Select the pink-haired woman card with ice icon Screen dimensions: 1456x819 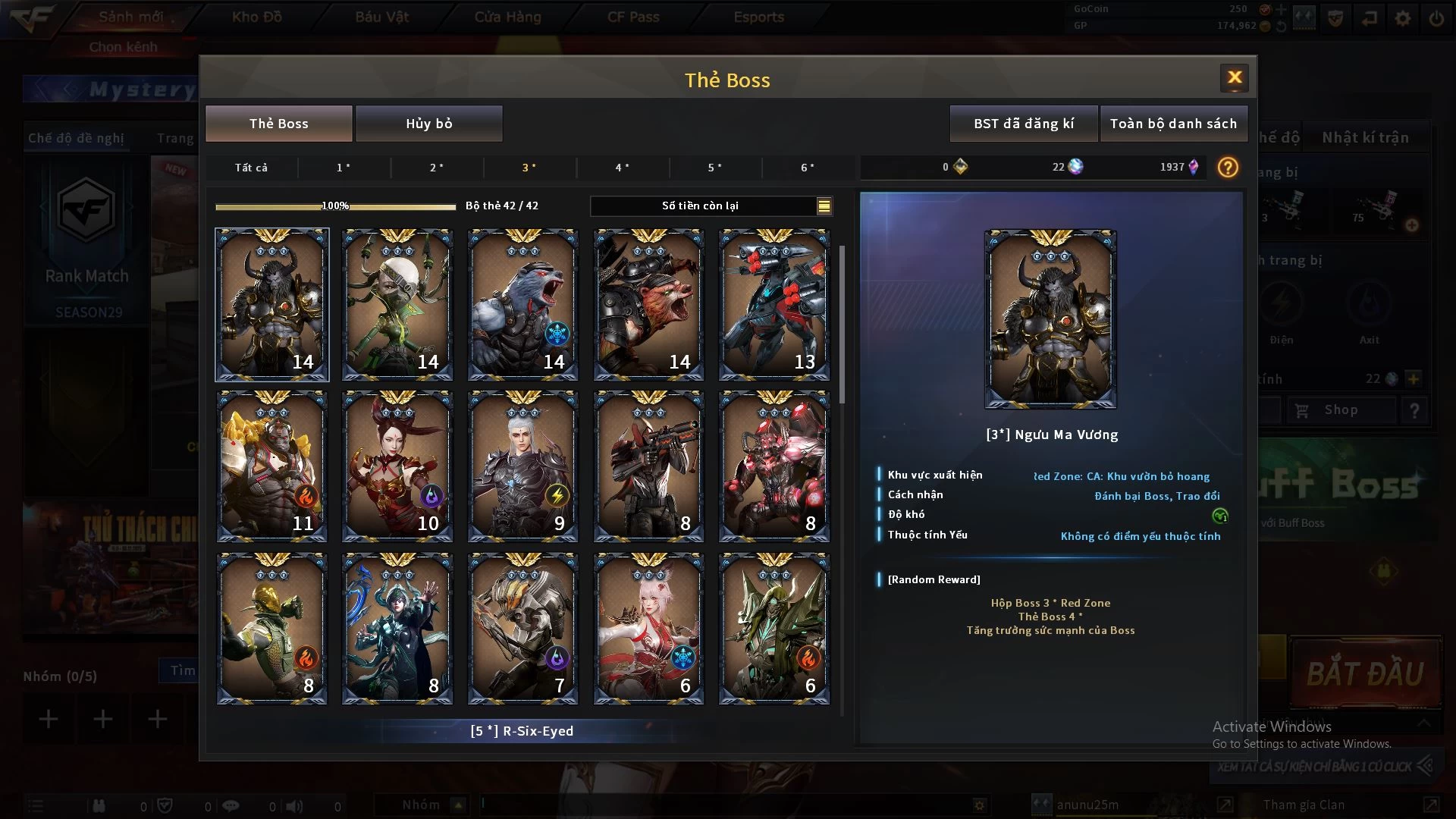tap(648, 629)
